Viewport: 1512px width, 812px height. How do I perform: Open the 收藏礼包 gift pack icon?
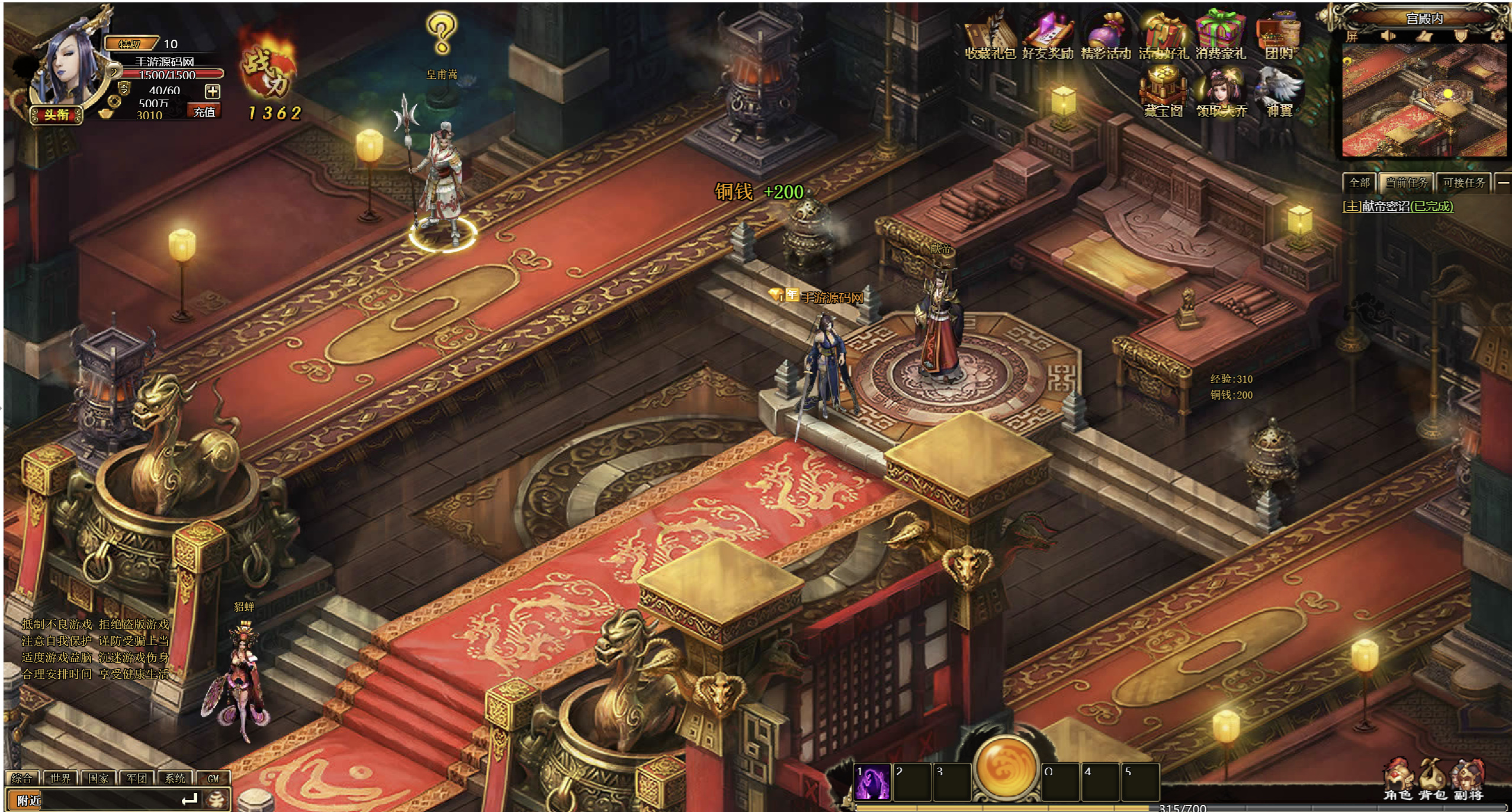coord(990,37)
